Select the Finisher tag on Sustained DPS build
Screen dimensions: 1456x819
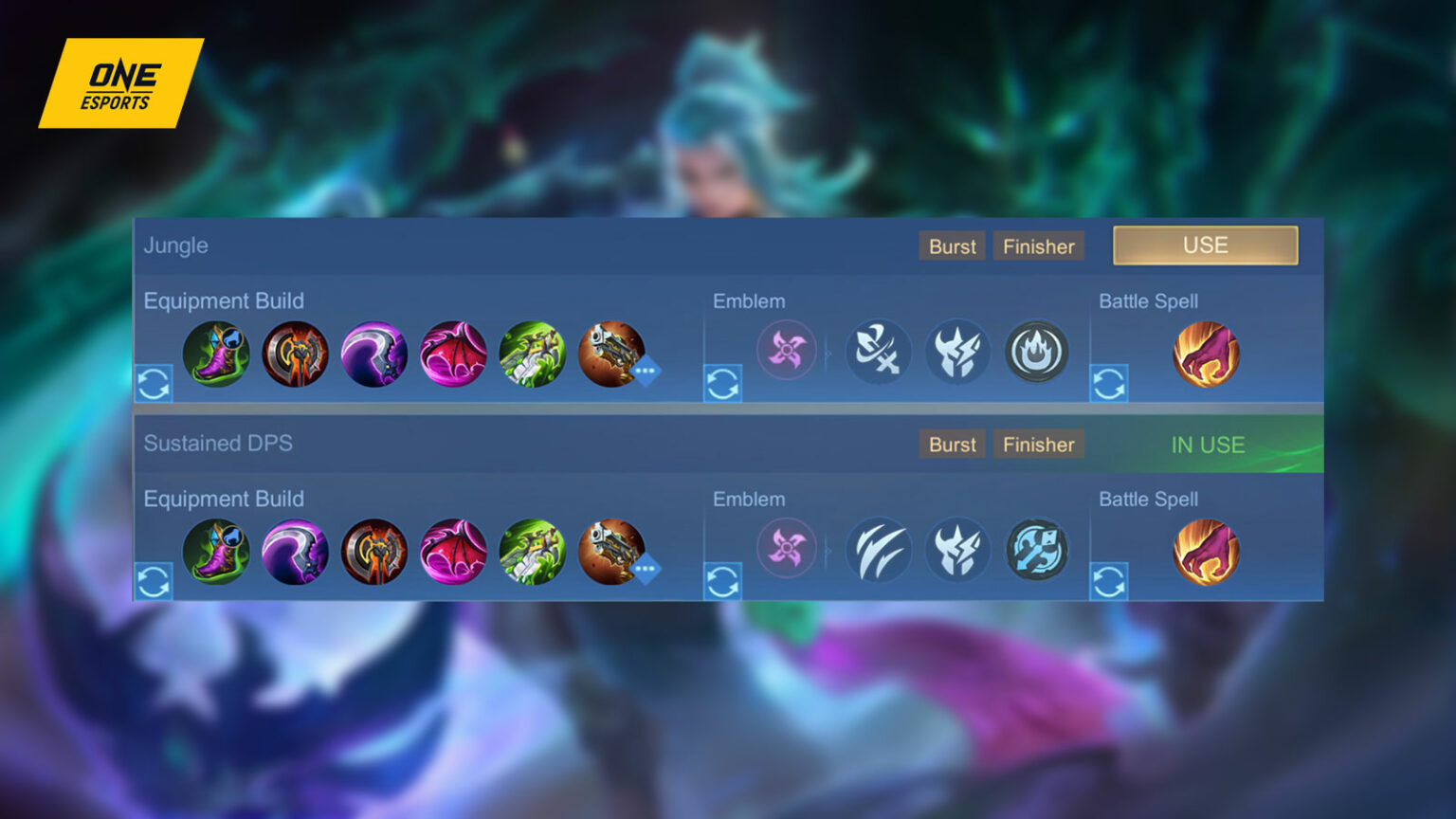[1039, 444]
